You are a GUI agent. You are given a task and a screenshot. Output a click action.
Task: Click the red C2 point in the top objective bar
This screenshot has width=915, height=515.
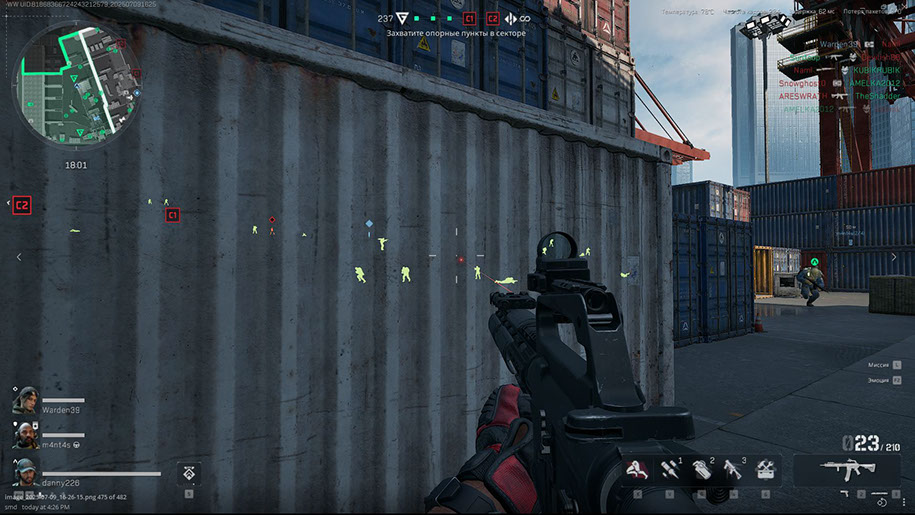point(492,18)
